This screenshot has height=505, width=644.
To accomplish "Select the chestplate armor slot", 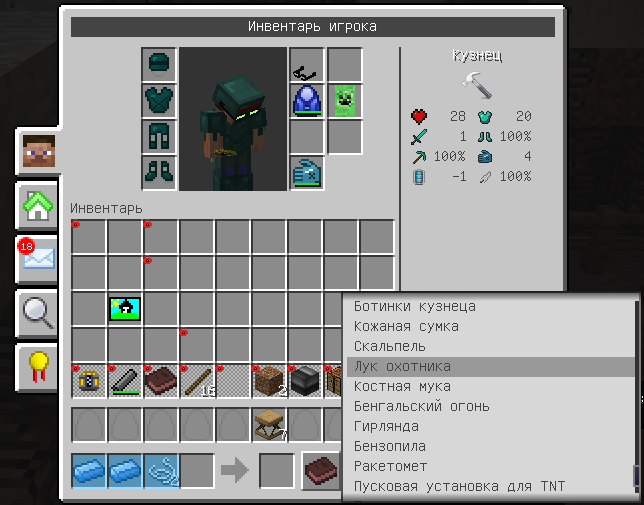I will click(x=158, y=100).
